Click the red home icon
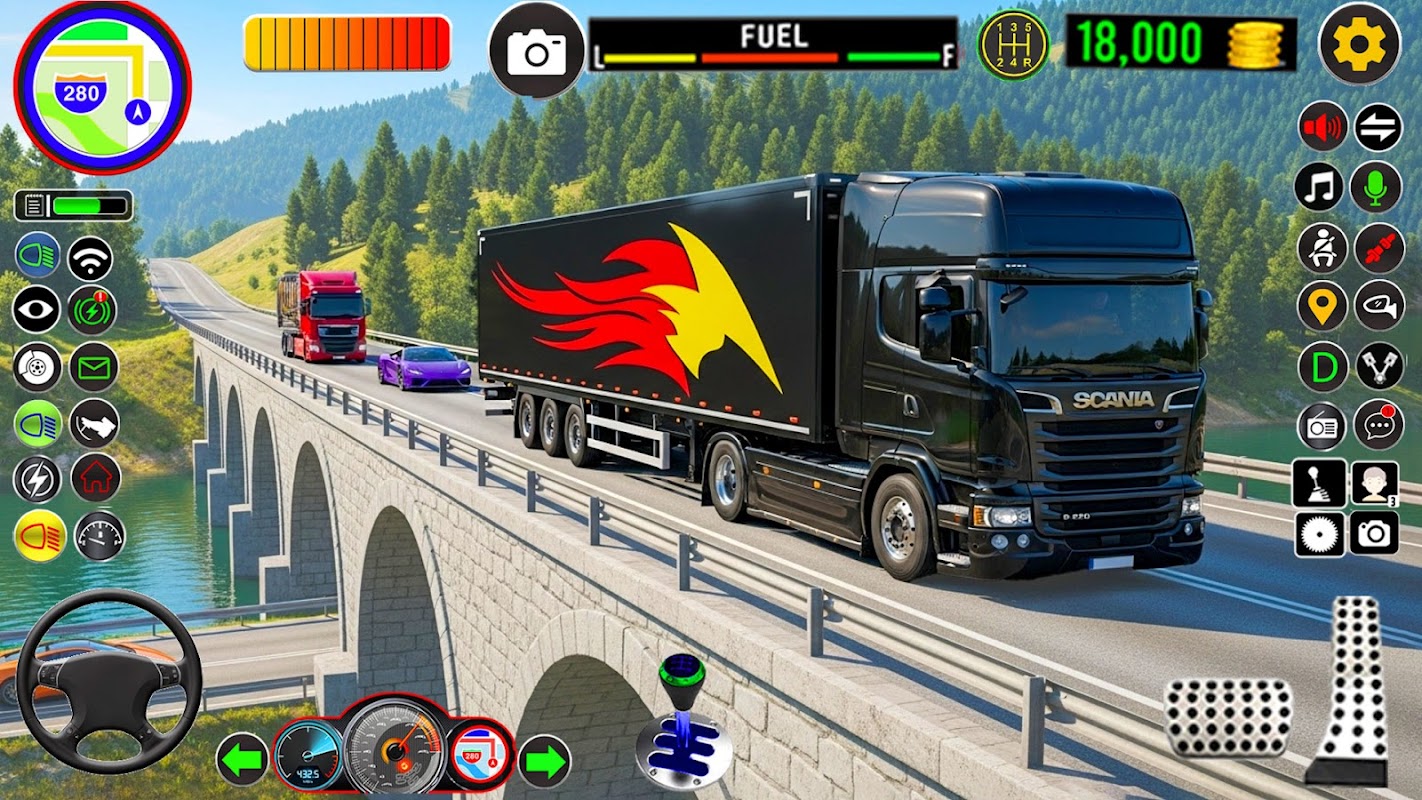The width and height of the screenshot is (1422, 800). click(x=96, y=478)
